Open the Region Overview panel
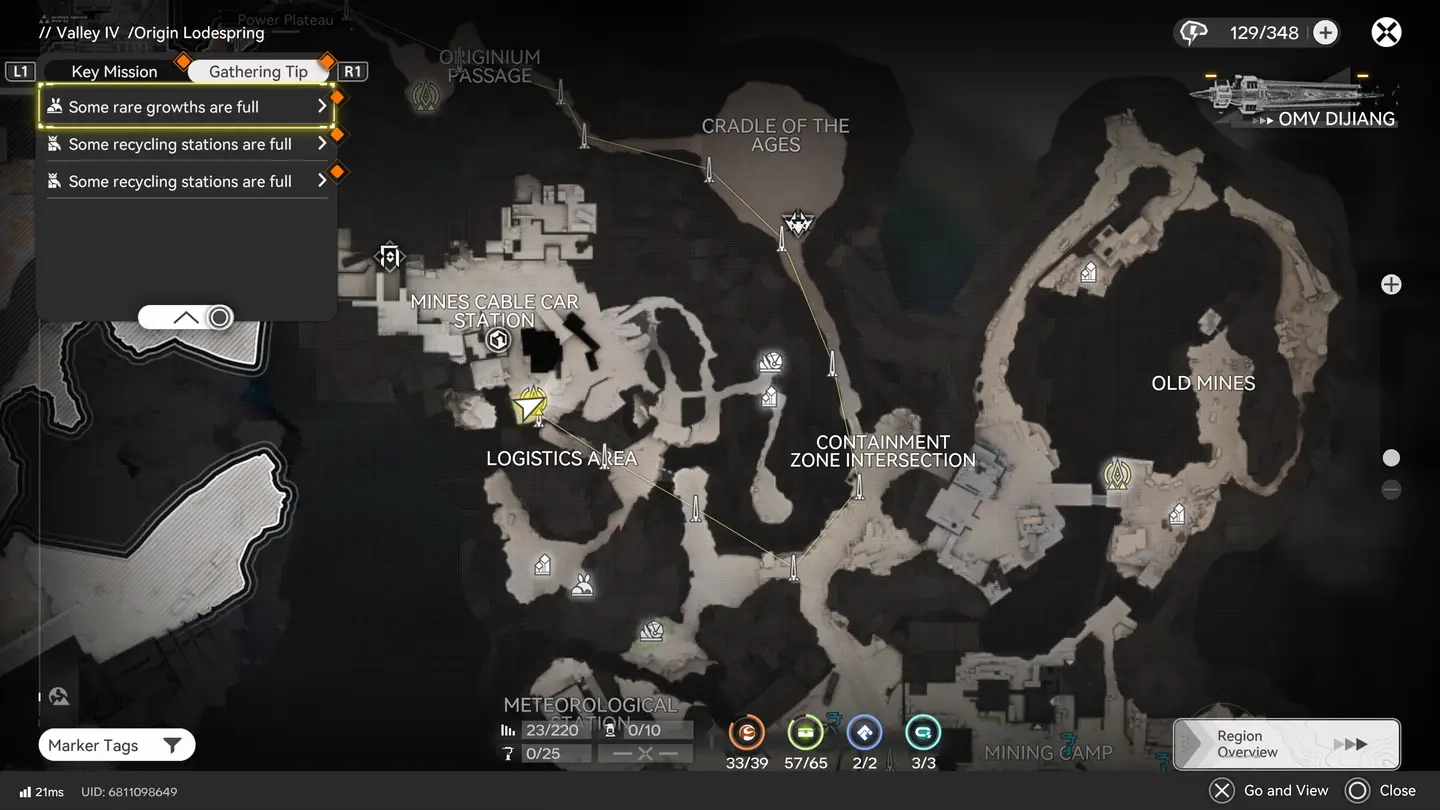This screenshot has width=1440, height=810. 1287,744
